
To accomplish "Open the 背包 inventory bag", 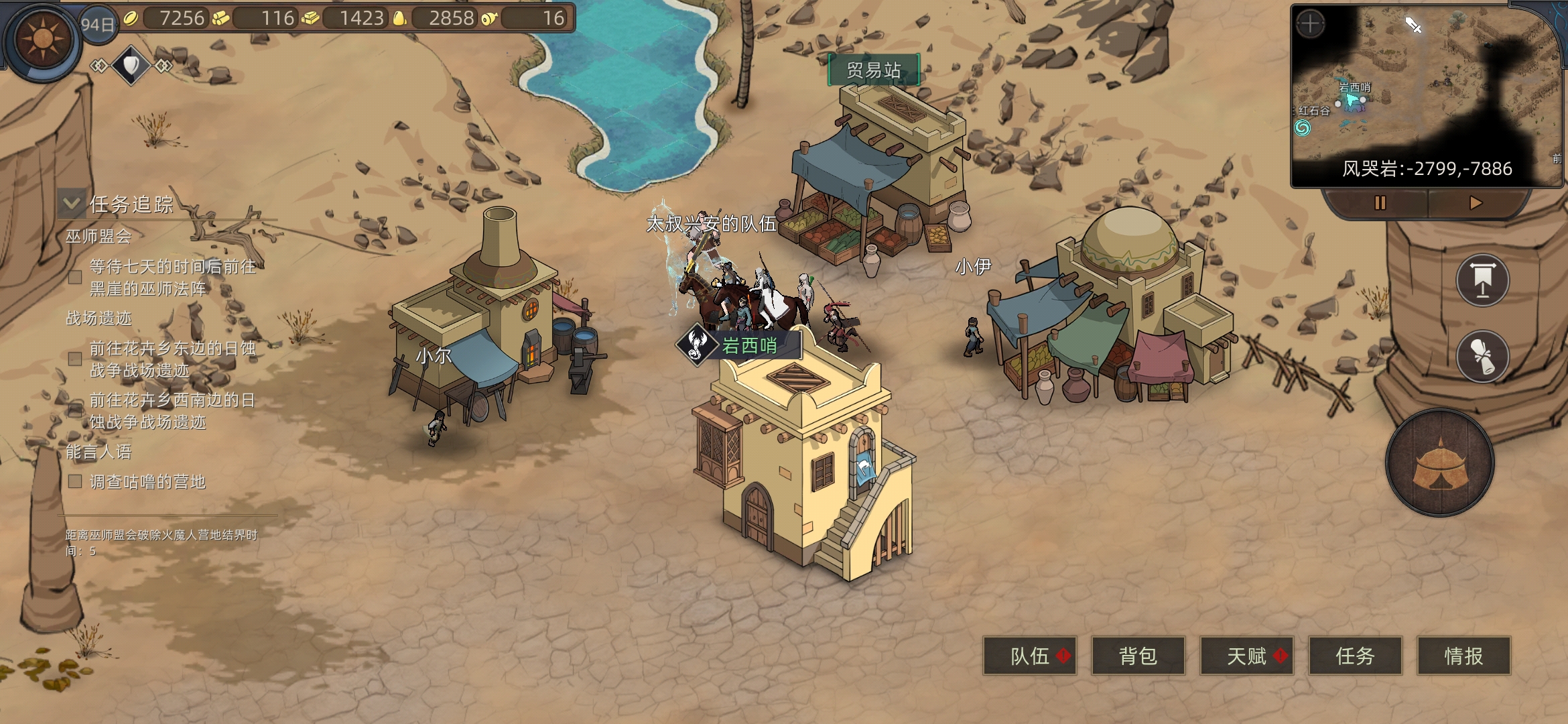I will point(1138,656).
